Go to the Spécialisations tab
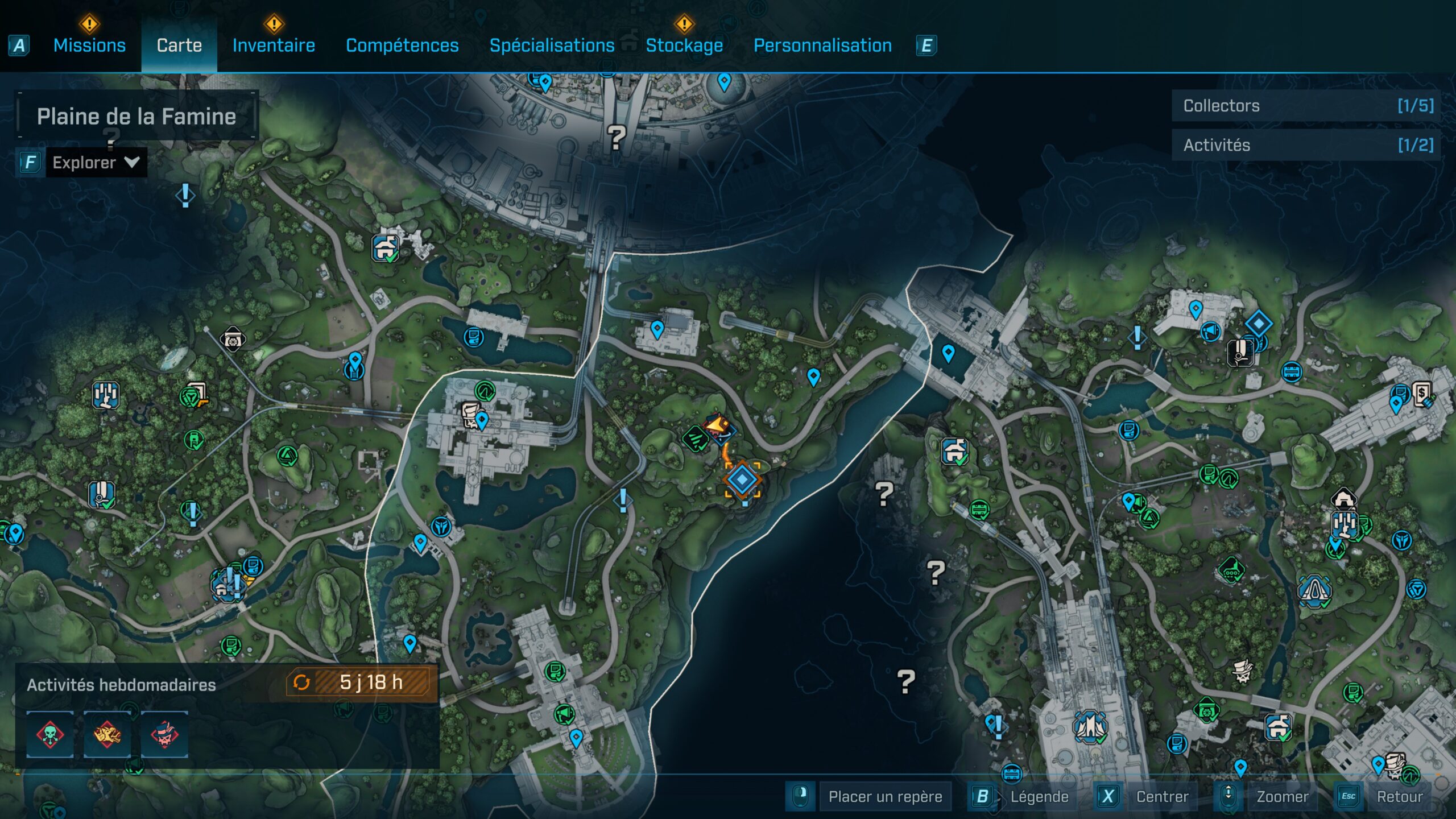1456x819 pixels. (x=552, y=45)
